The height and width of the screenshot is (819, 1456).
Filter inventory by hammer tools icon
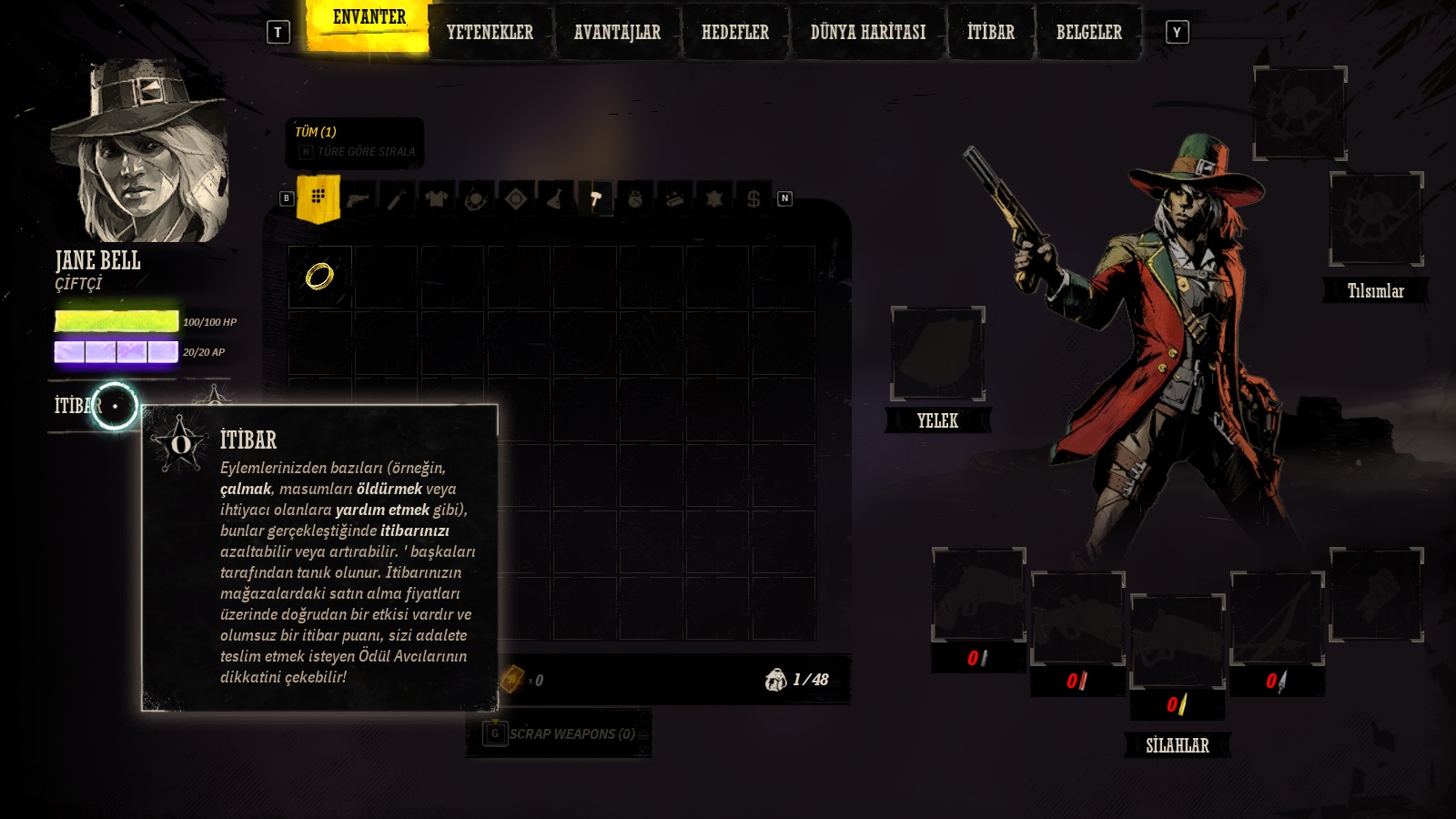click(595, 198)
